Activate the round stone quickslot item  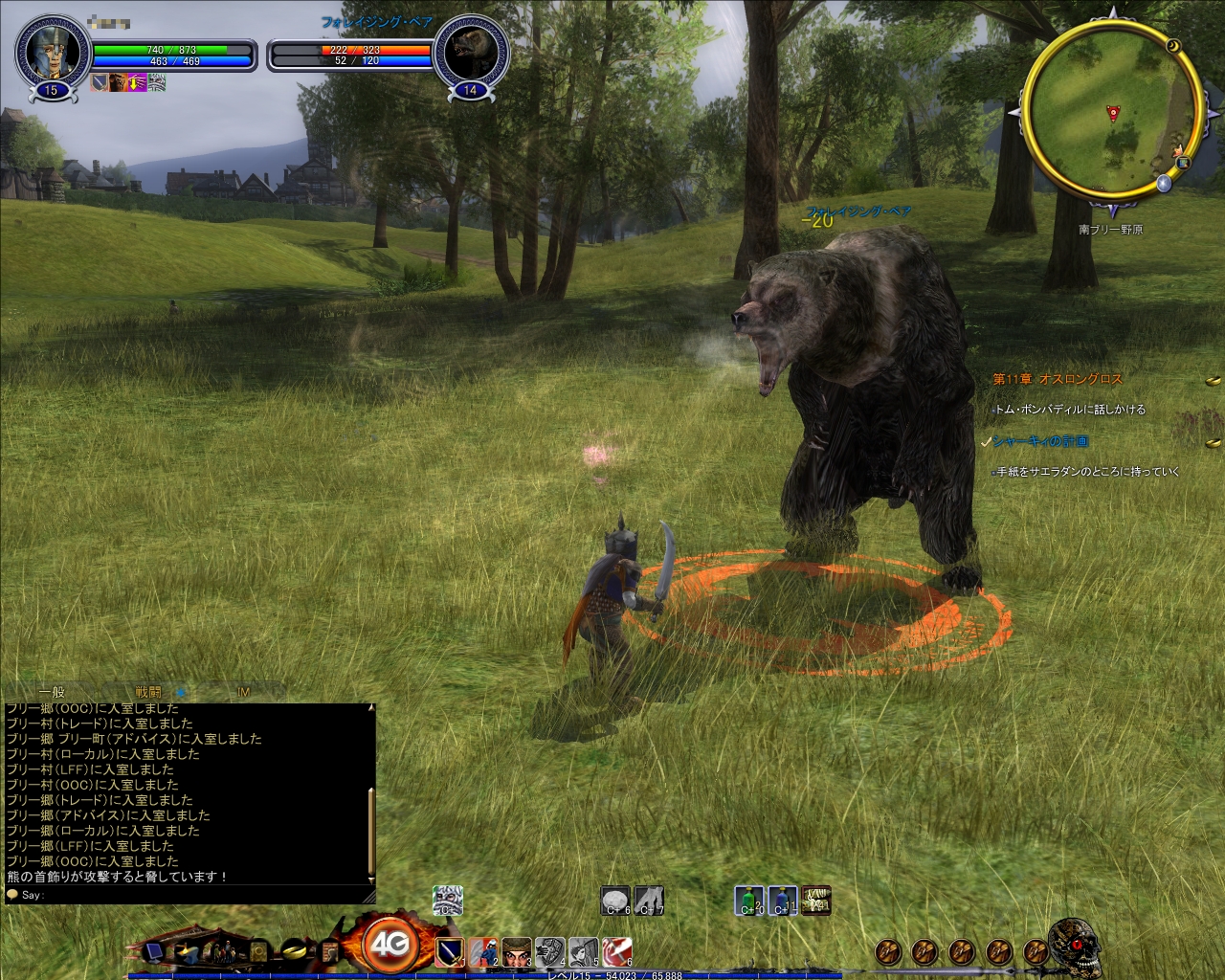(615, 901)
